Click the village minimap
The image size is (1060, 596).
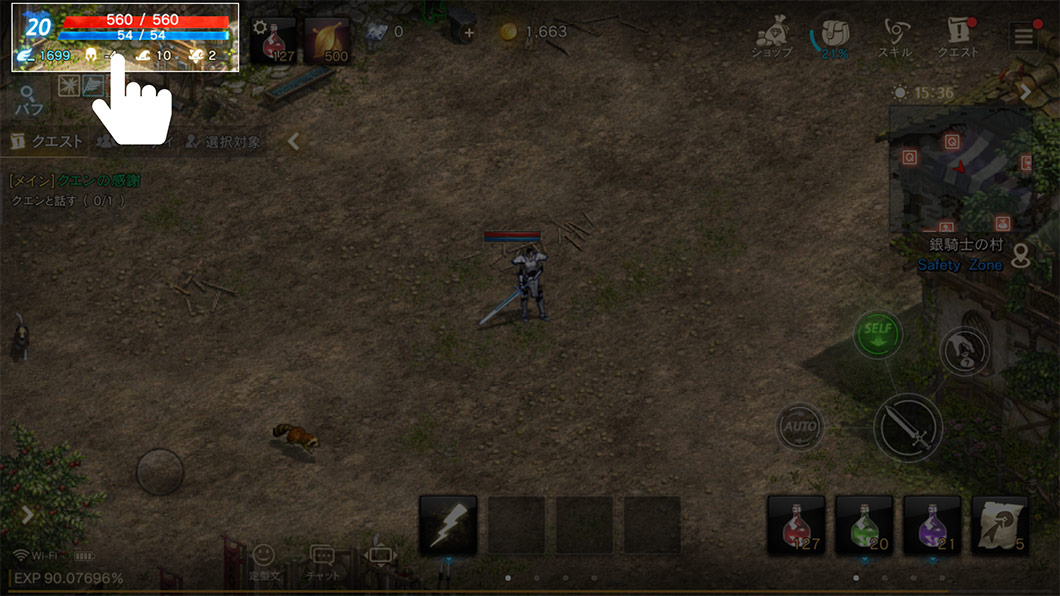point(960,168)
